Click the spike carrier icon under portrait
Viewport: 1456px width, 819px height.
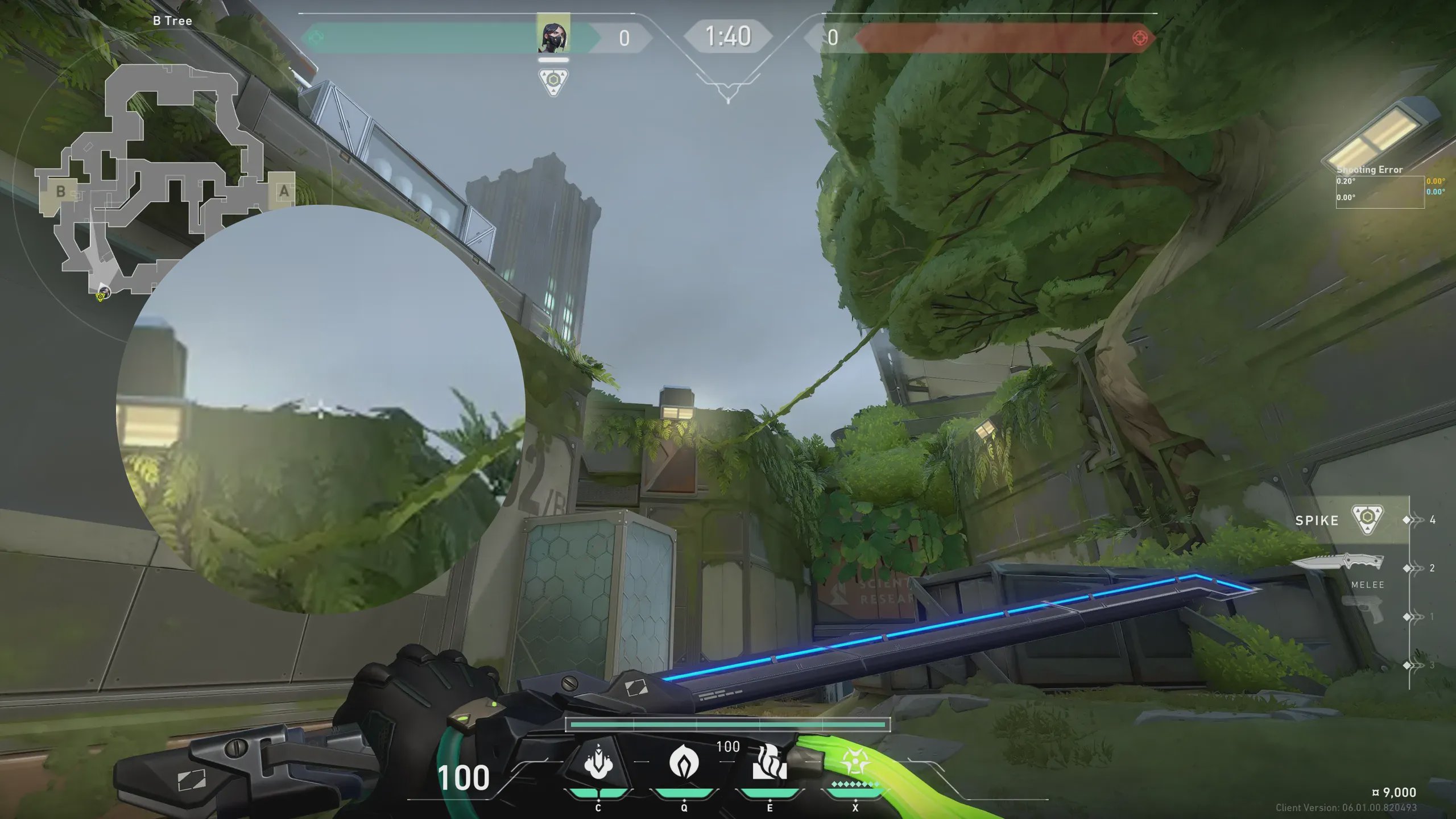tap(553, 81)
